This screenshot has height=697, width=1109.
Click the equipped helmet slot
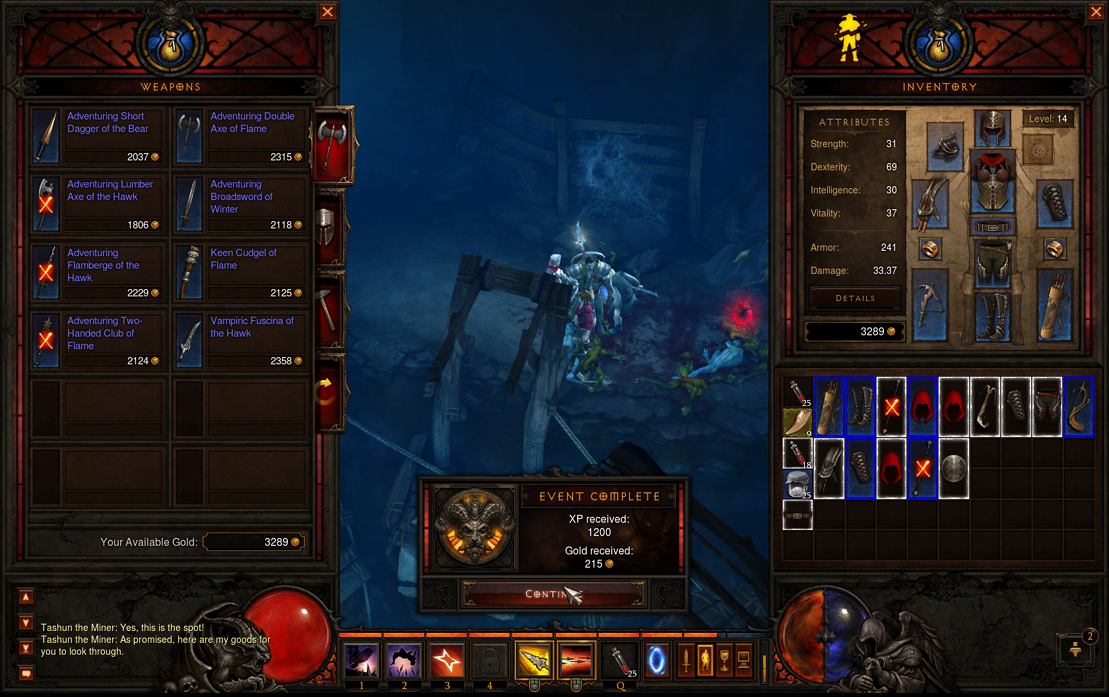click(991, 129)
